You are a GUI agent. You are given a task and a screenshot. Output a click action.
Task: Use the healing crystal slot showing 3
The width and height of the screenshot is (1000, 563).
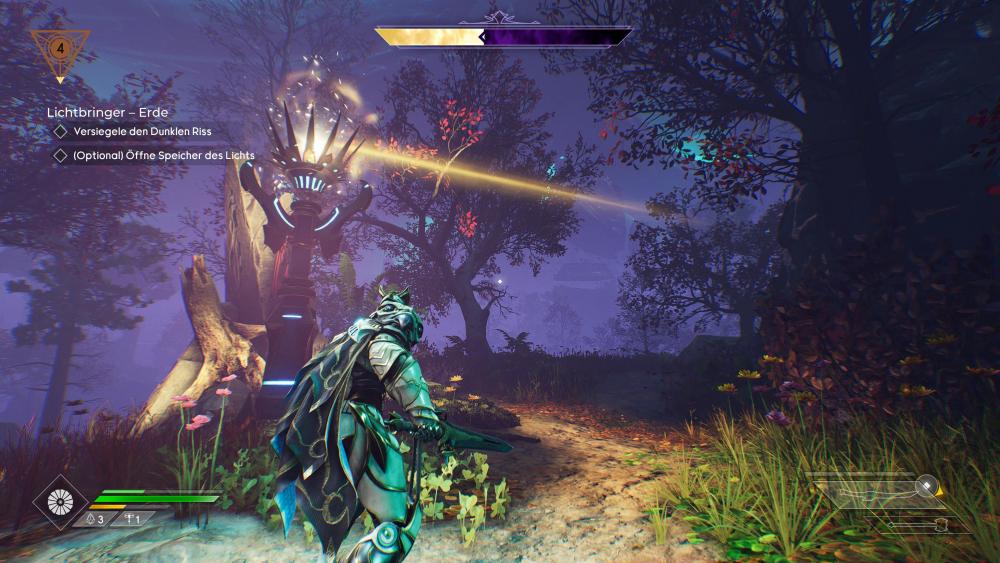(x=93, y=519)
